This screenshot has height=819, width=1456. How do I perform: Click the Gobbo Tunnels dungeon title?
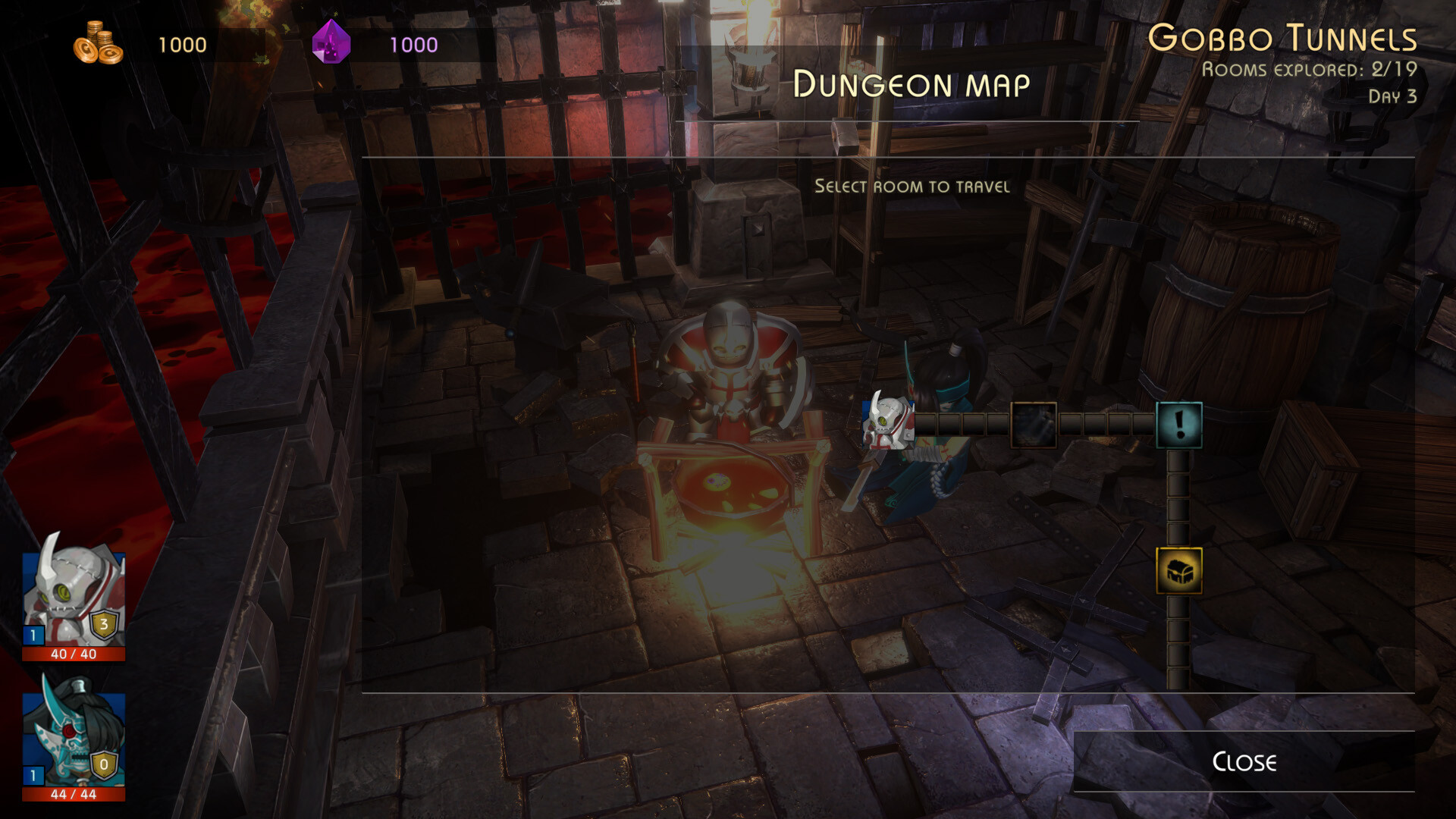1282,36
